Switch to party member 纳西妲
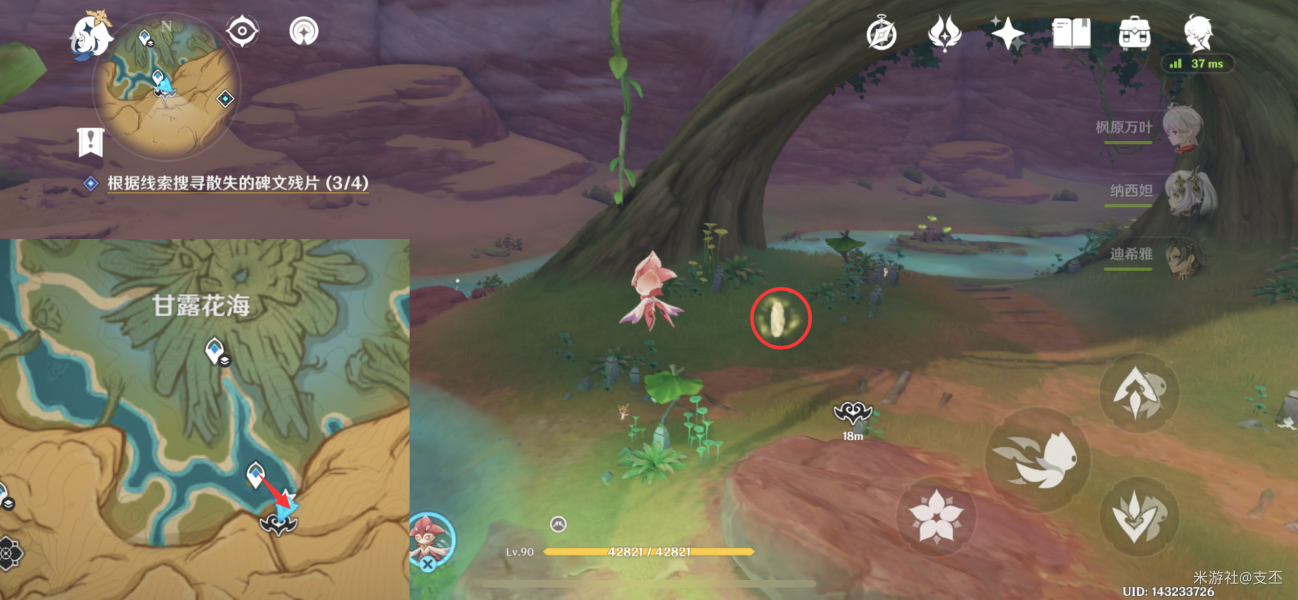Viewport: 1298px width, 600px height. click(1186, 191)
